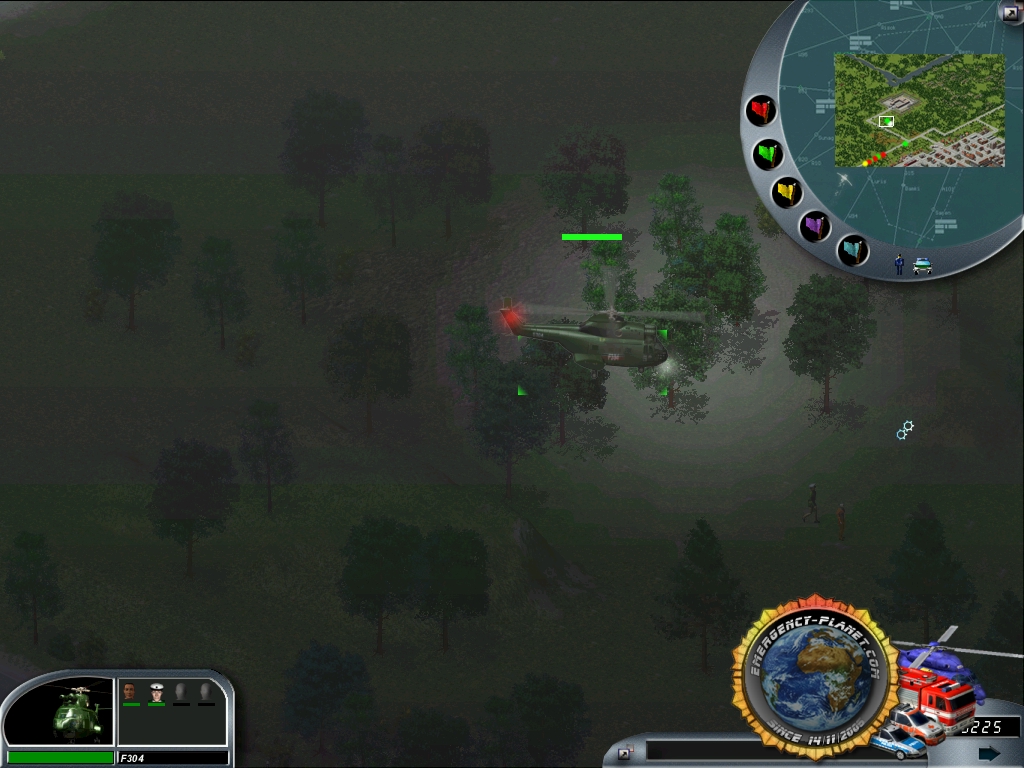Collapse the minimap with the corner arrow button

point(1010,11)
